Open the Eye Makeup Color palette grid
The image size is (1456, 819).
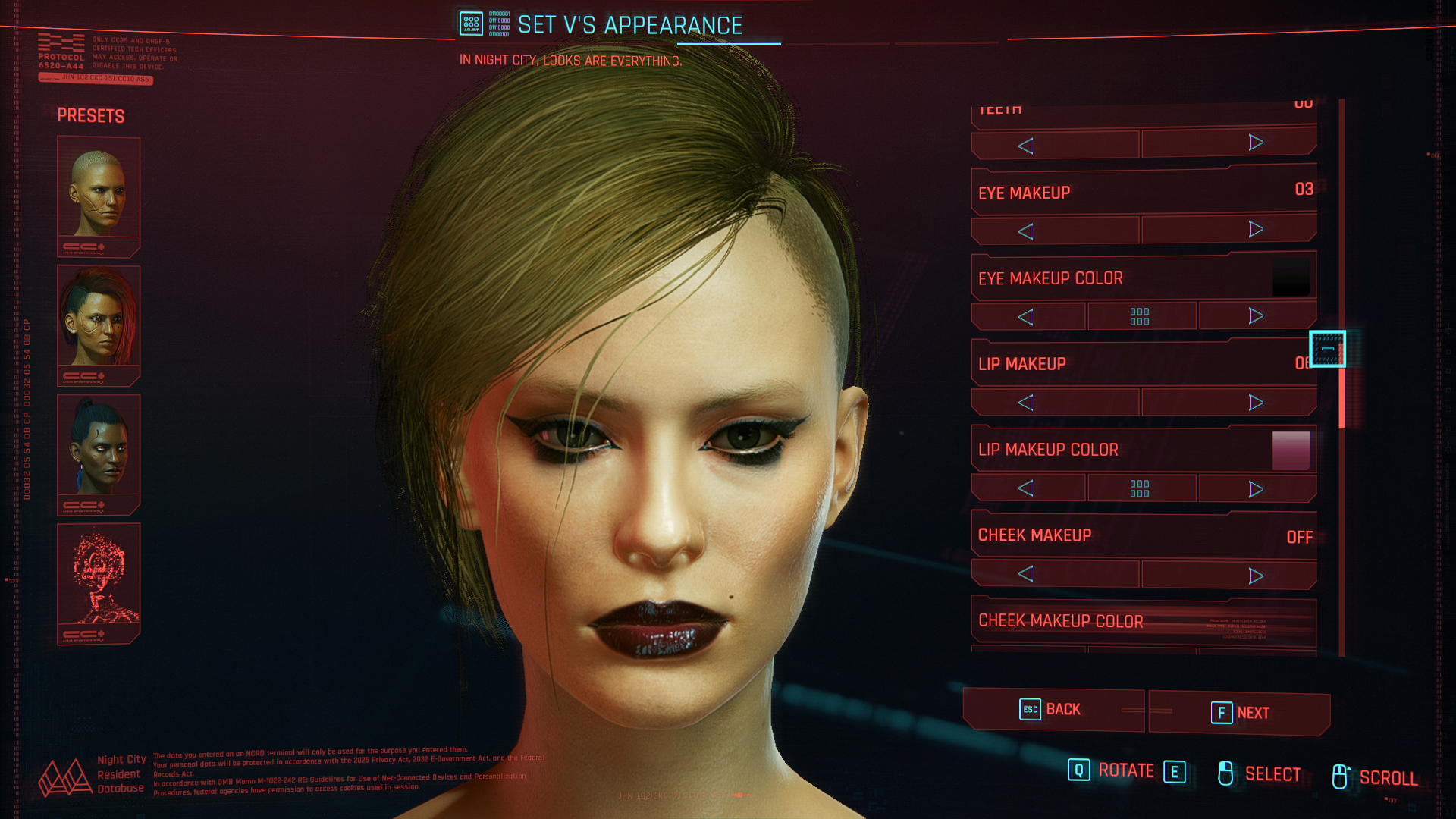point(1140,316)
